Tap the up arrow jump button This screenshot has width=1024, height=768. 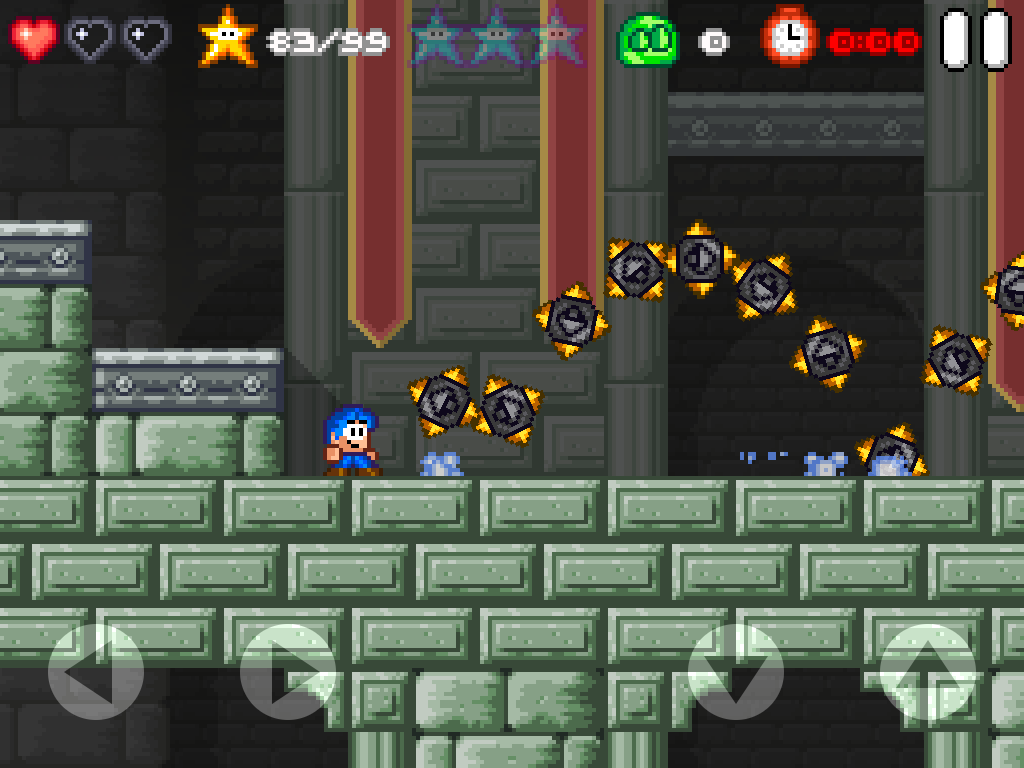928,672
